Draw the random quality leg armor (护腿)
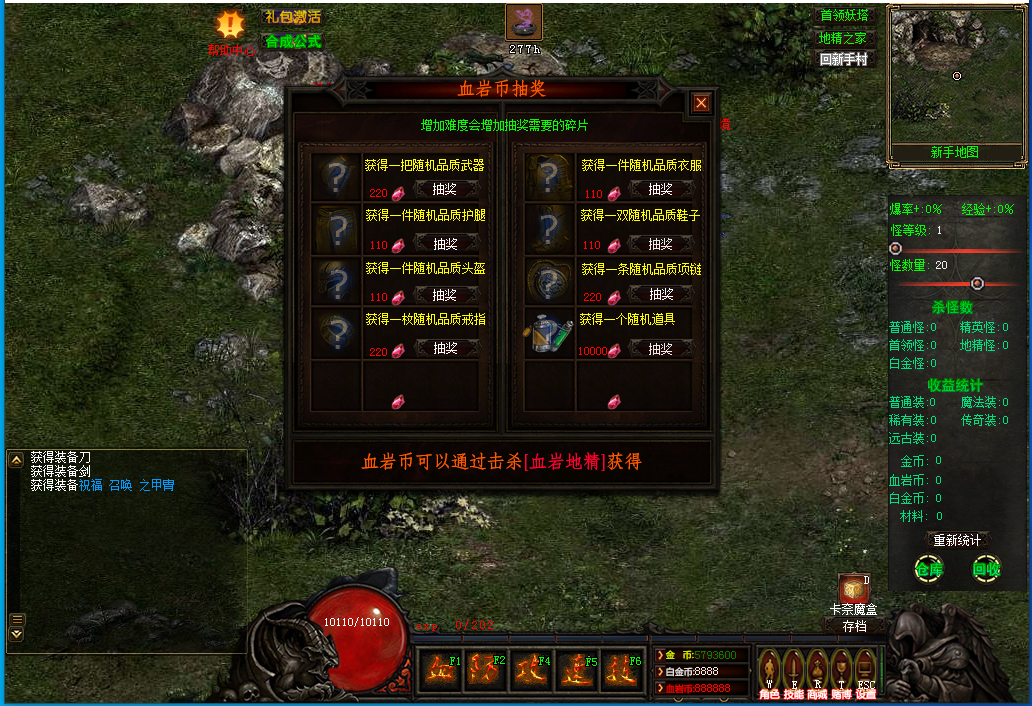The width and height of the screenshot is (1032, 706). (445, 243)
